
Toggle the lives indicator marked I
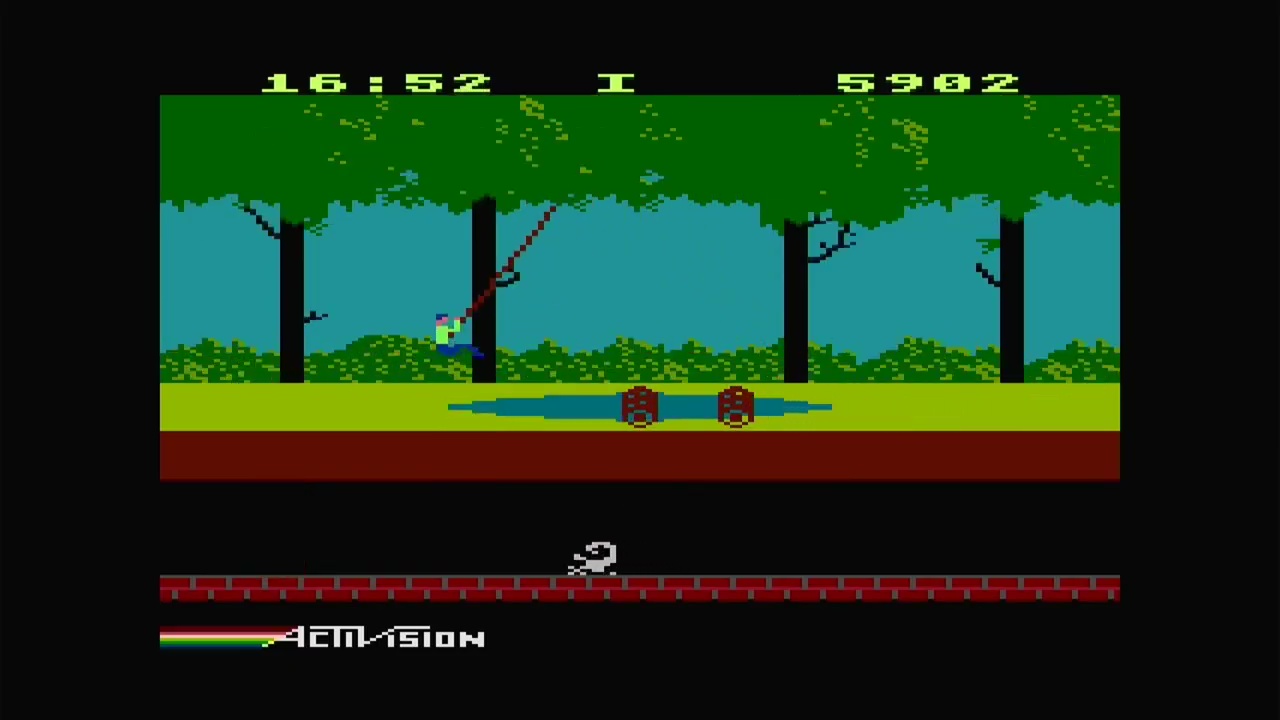(x=616, y=83)
